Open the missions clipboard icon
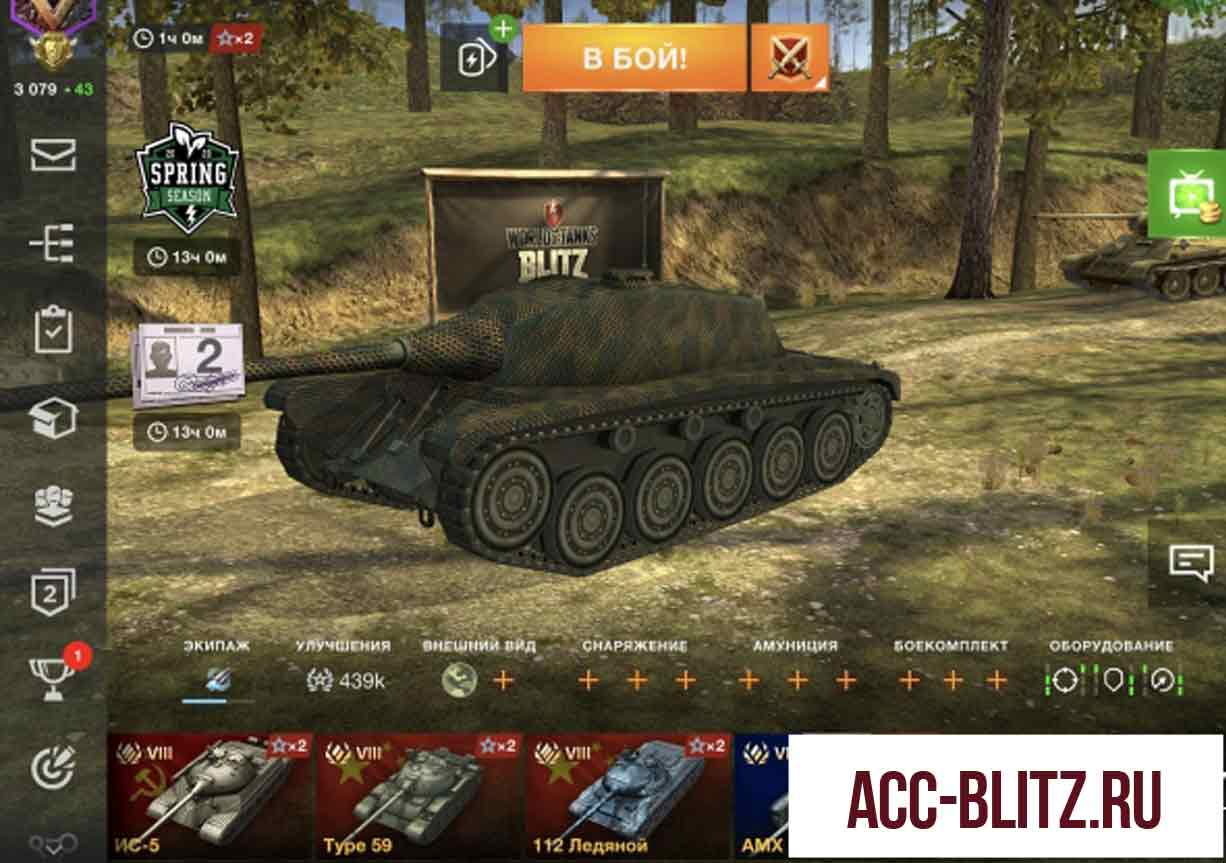Image resolution: width=1226 pixels, height=863 pixels. point(53,331)
